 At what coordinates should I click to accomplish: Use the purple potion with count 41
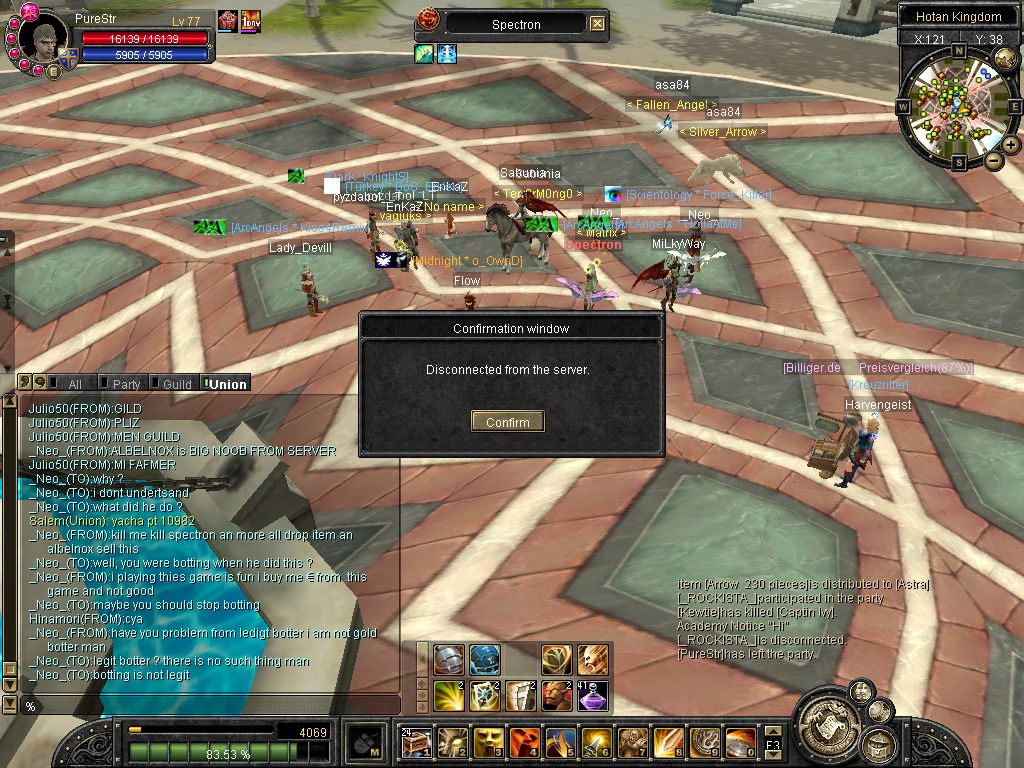click(x=592, y=695)
